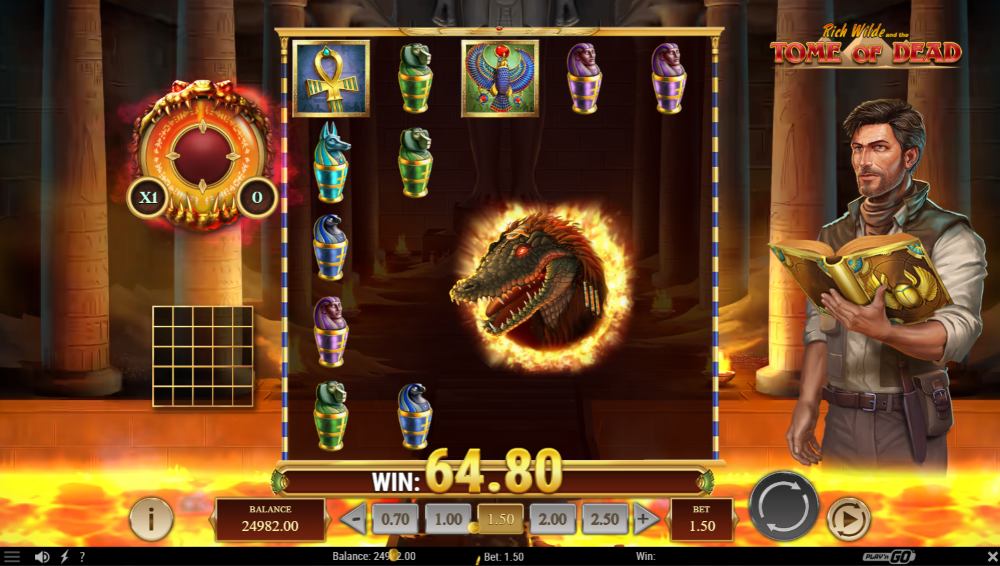Open the paytable info button

[152, 518]
